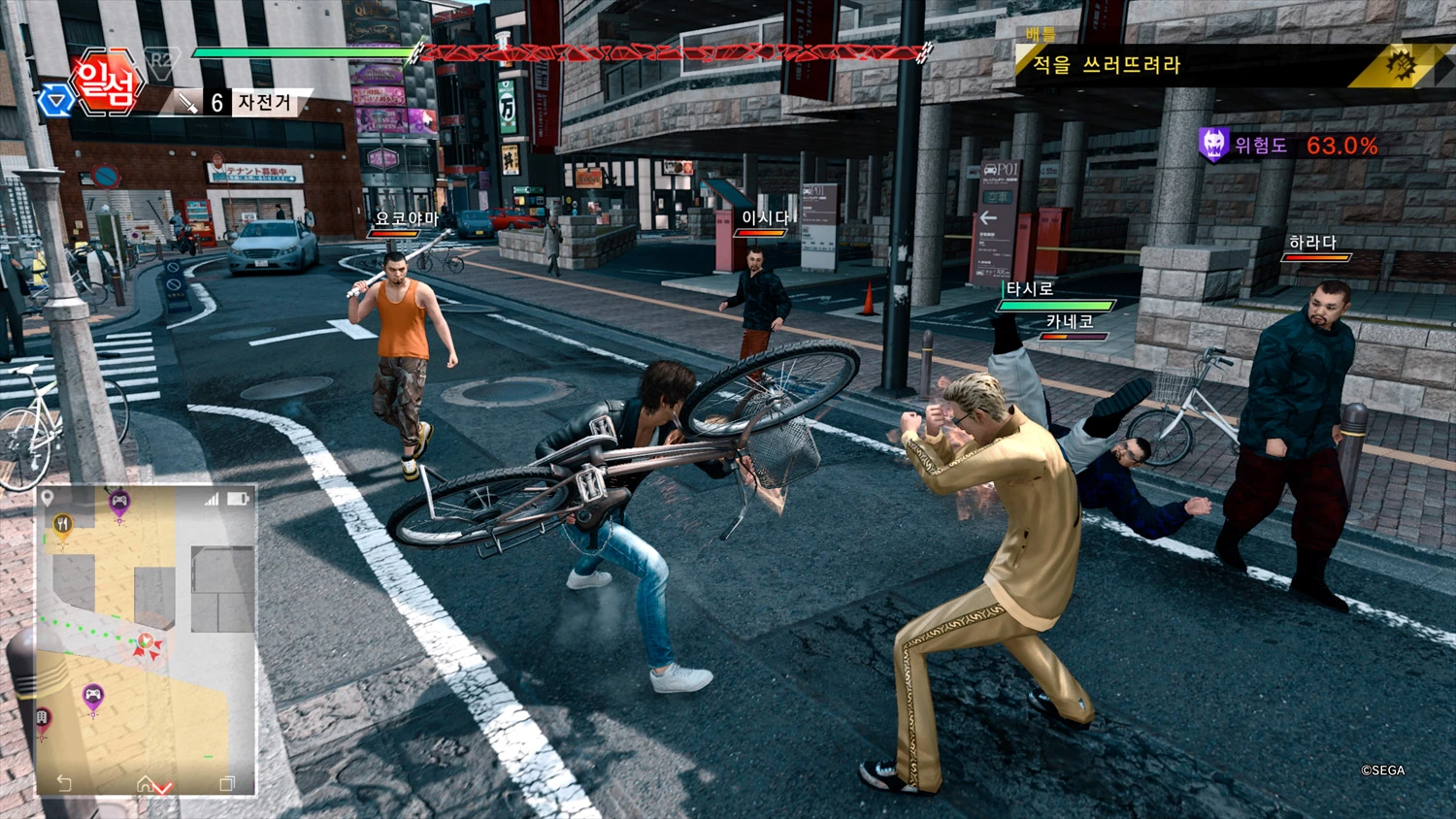Click the purple skull 위험도 icon

(1213, 145)
